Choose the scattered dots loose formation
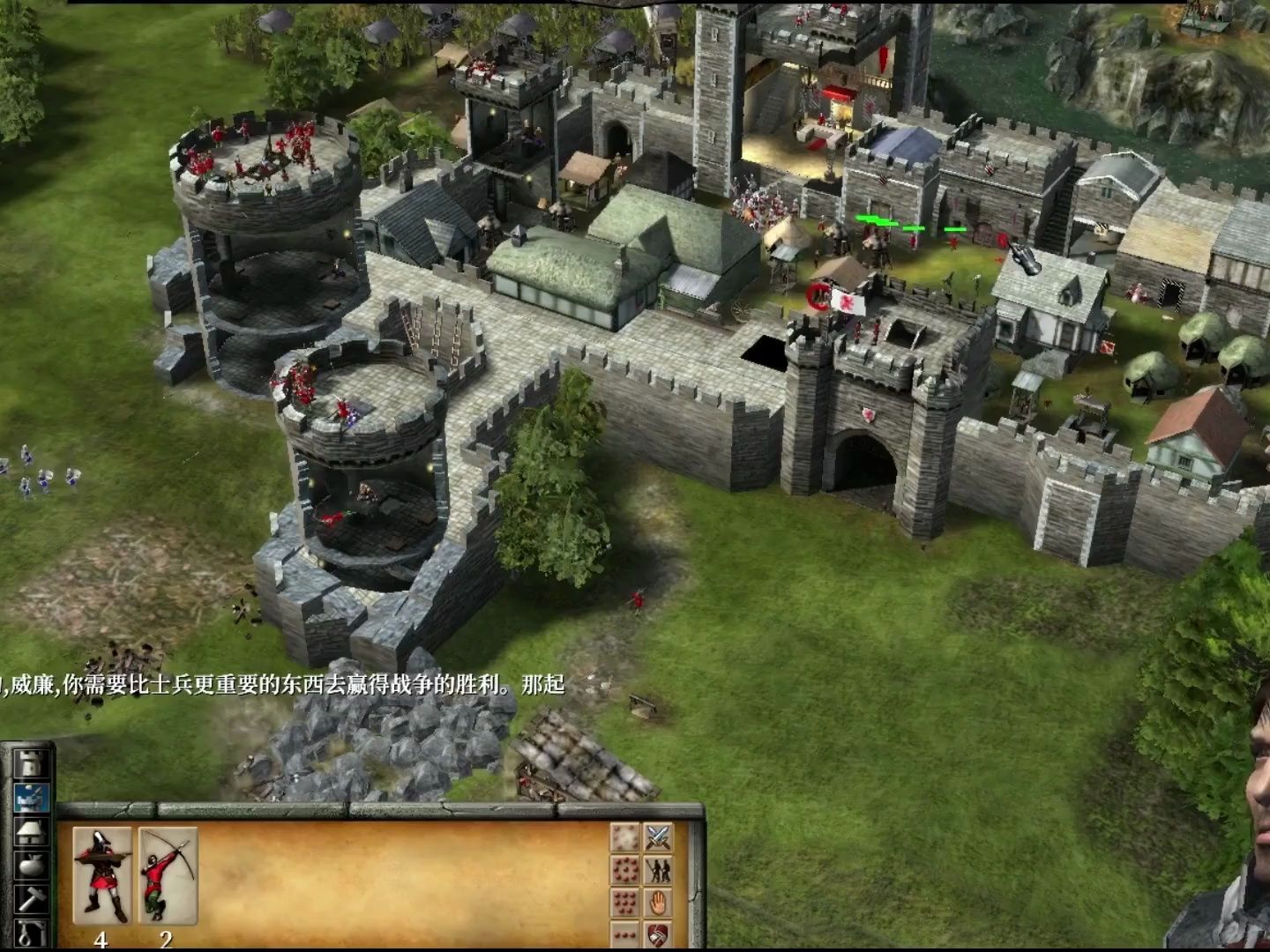1270x952 pixels. point(625,837)
